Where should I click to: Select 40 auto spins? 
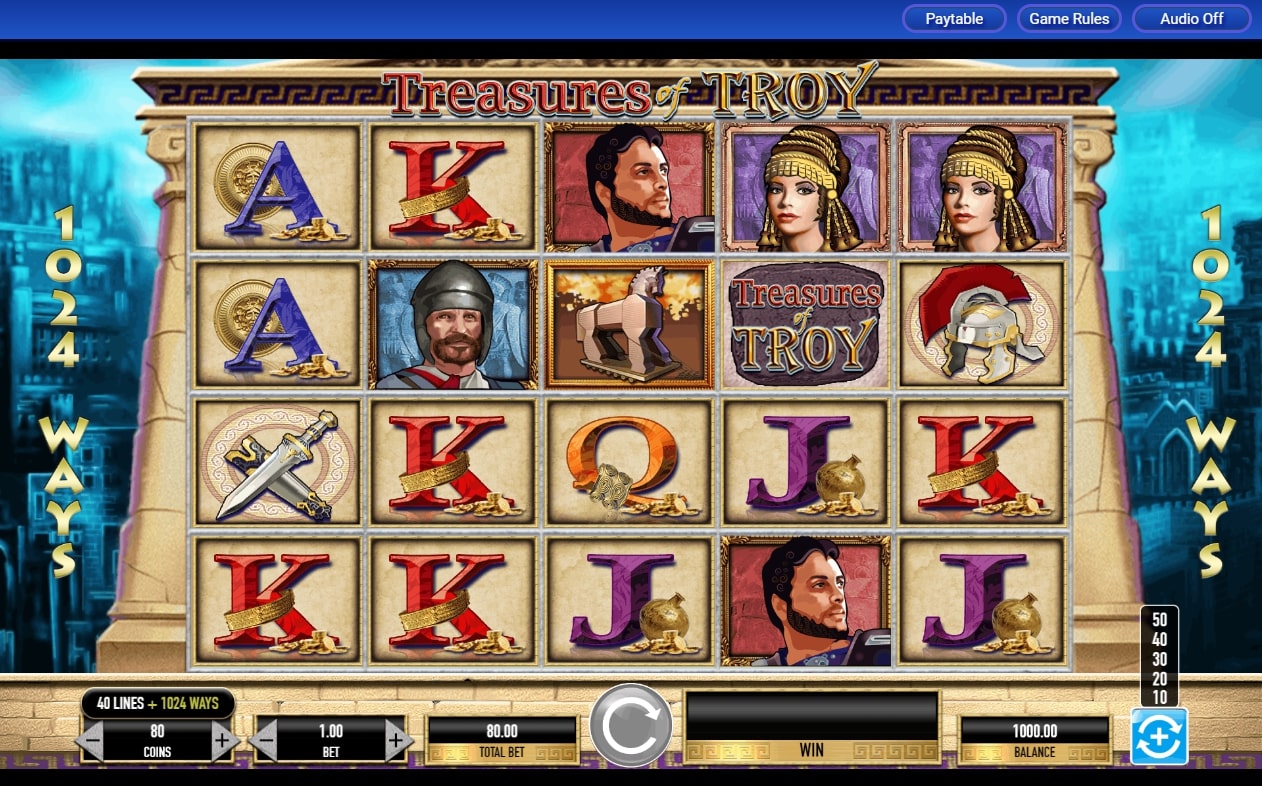pyautogui.click(x=1159, y=638)
